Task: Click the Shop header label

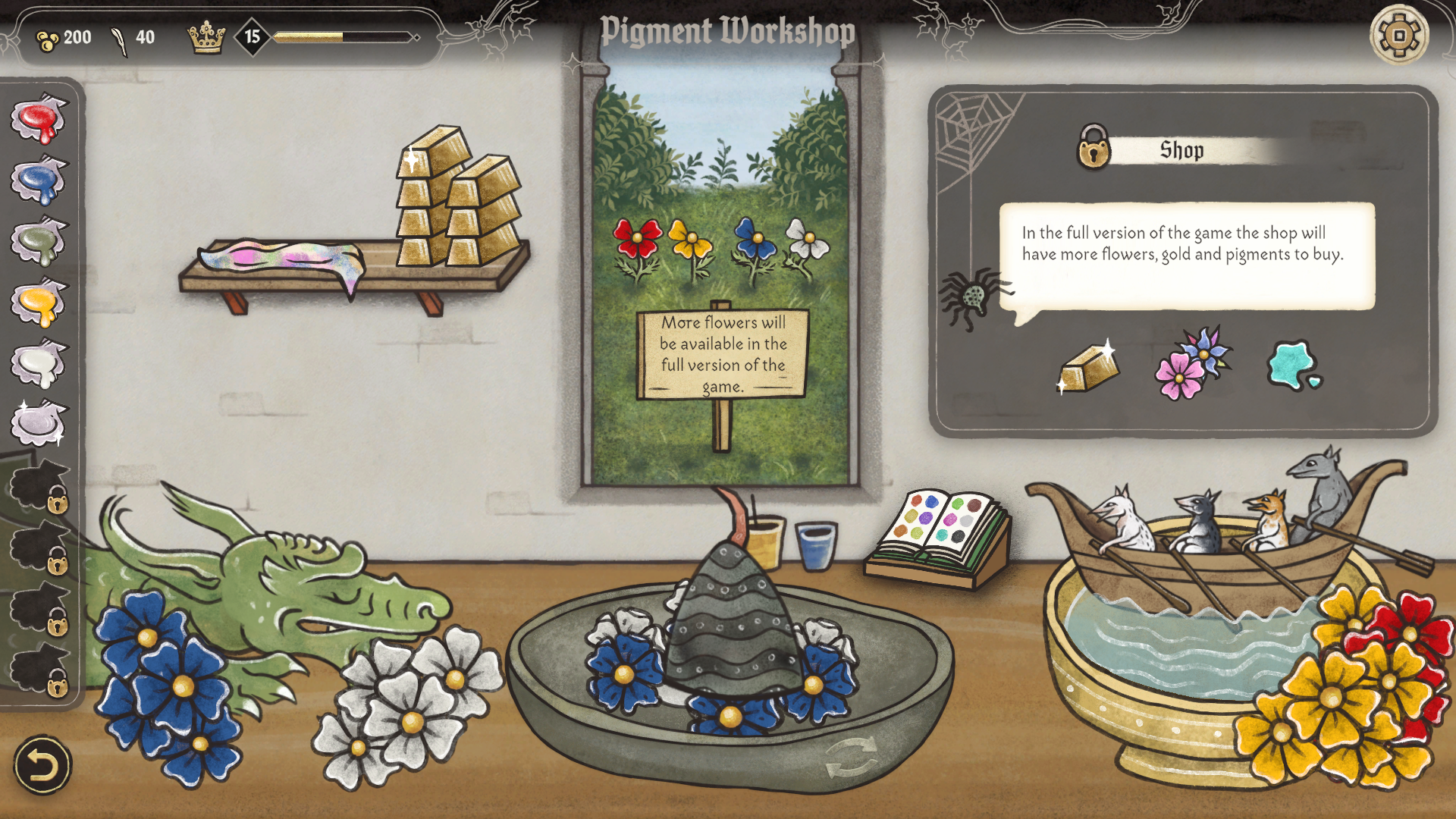Action: click(x=1181, y=149)
